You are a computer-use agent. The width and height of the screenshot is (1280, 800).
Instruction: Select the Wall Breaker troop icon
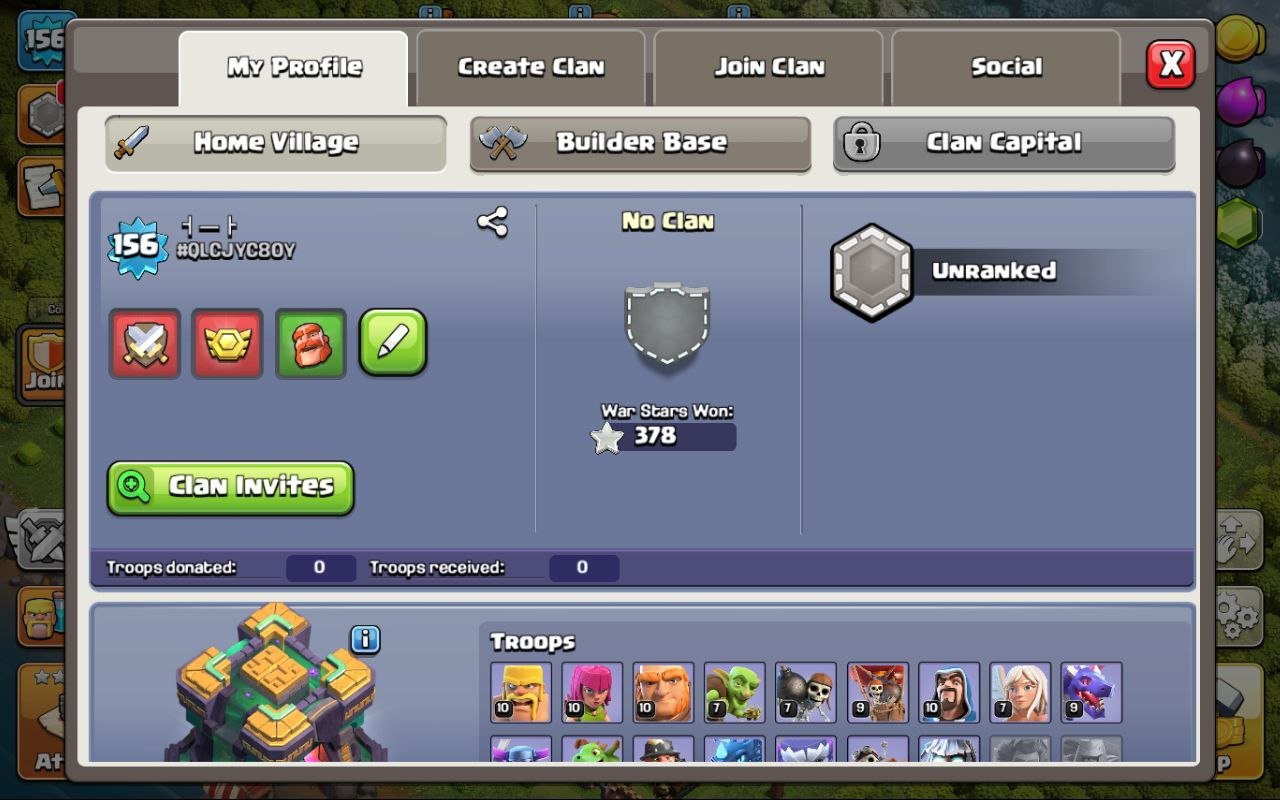coord(806,692)
